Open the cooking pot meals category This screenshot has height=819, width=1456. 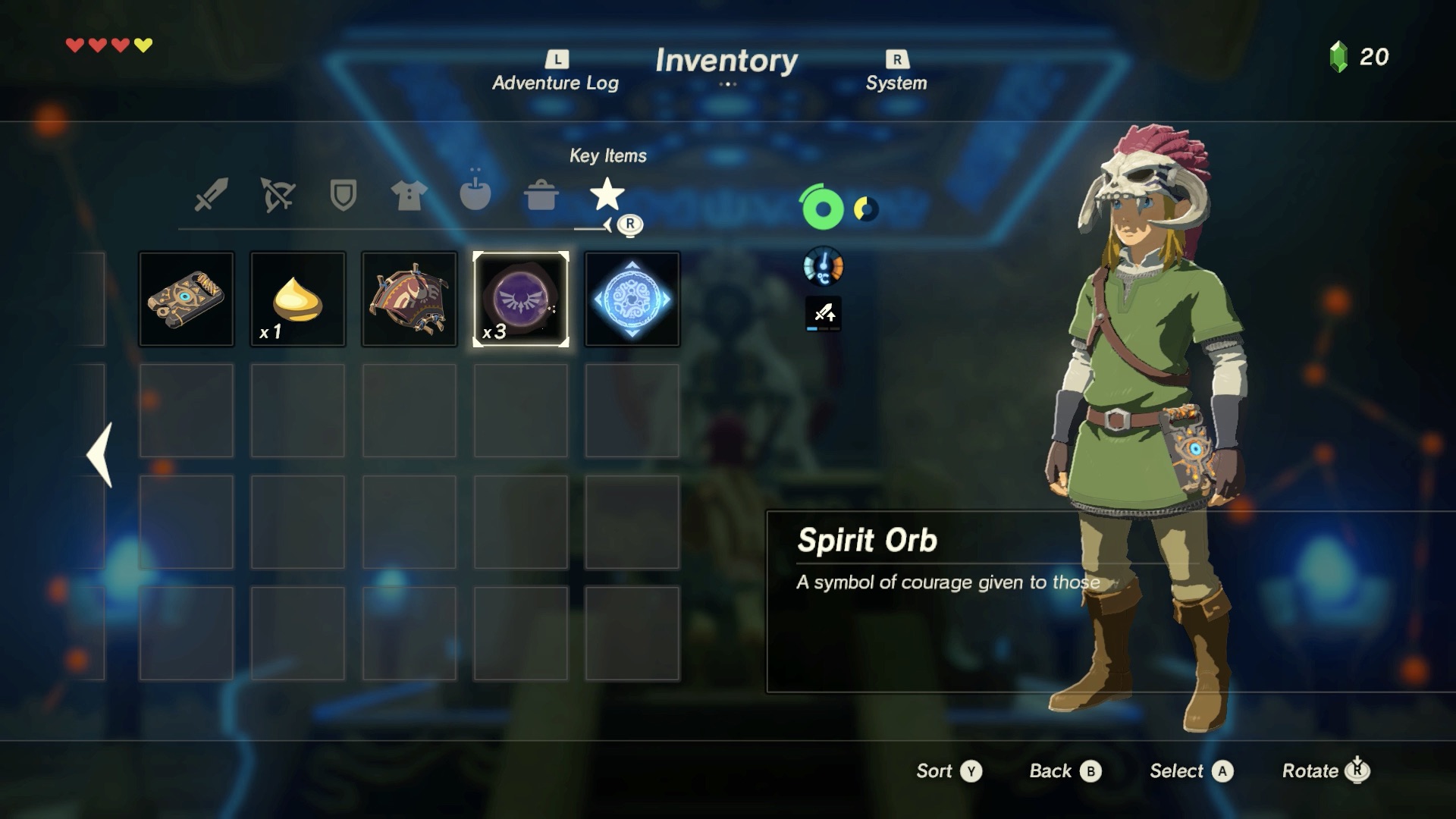click(x=541, y=196)
